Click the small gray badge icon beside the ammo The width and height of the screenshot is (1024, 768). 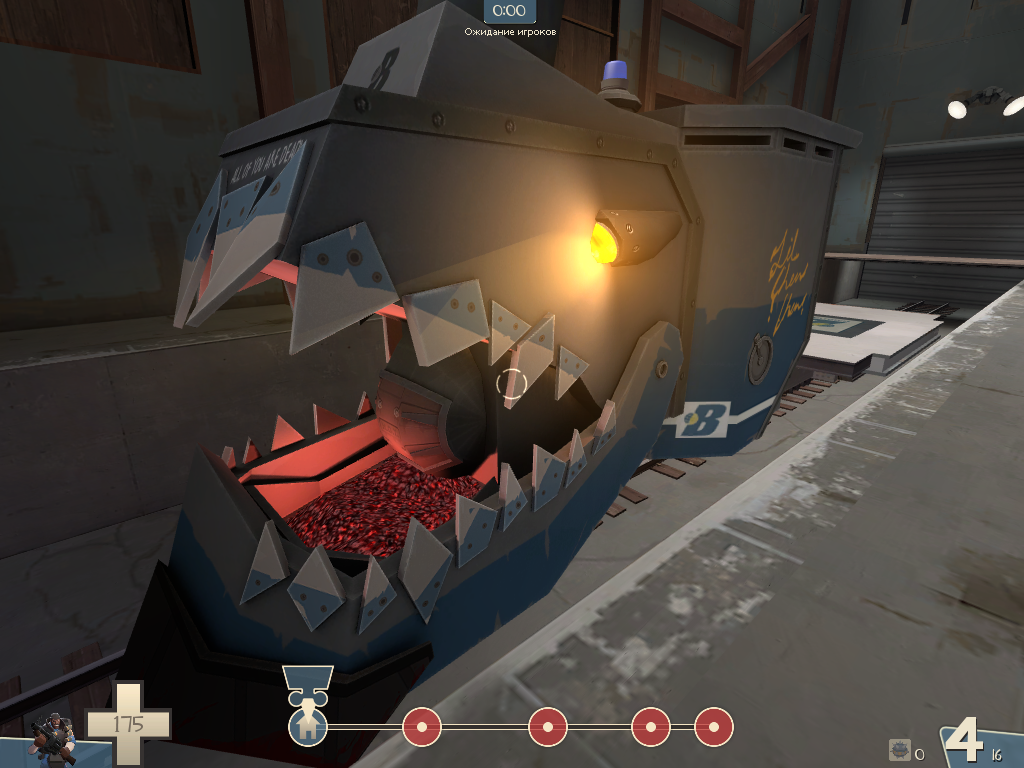(899, 750)
